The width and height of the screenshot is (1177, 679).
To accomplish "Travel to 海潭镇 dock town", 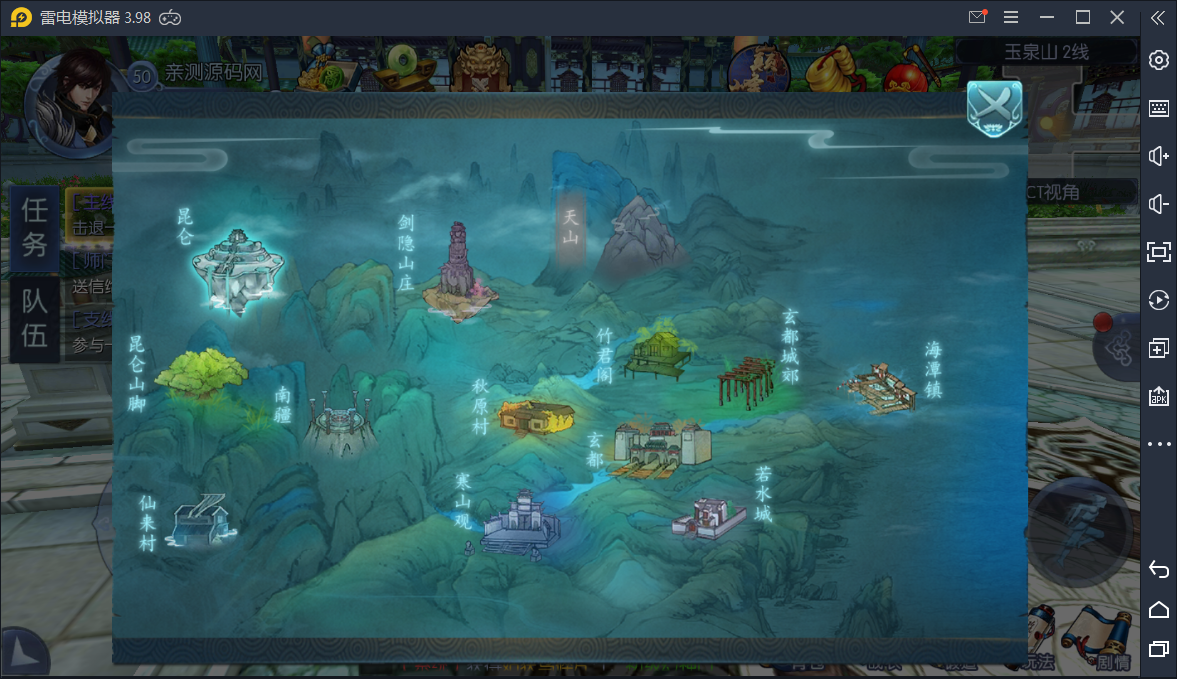I will (x=881, y=389).
